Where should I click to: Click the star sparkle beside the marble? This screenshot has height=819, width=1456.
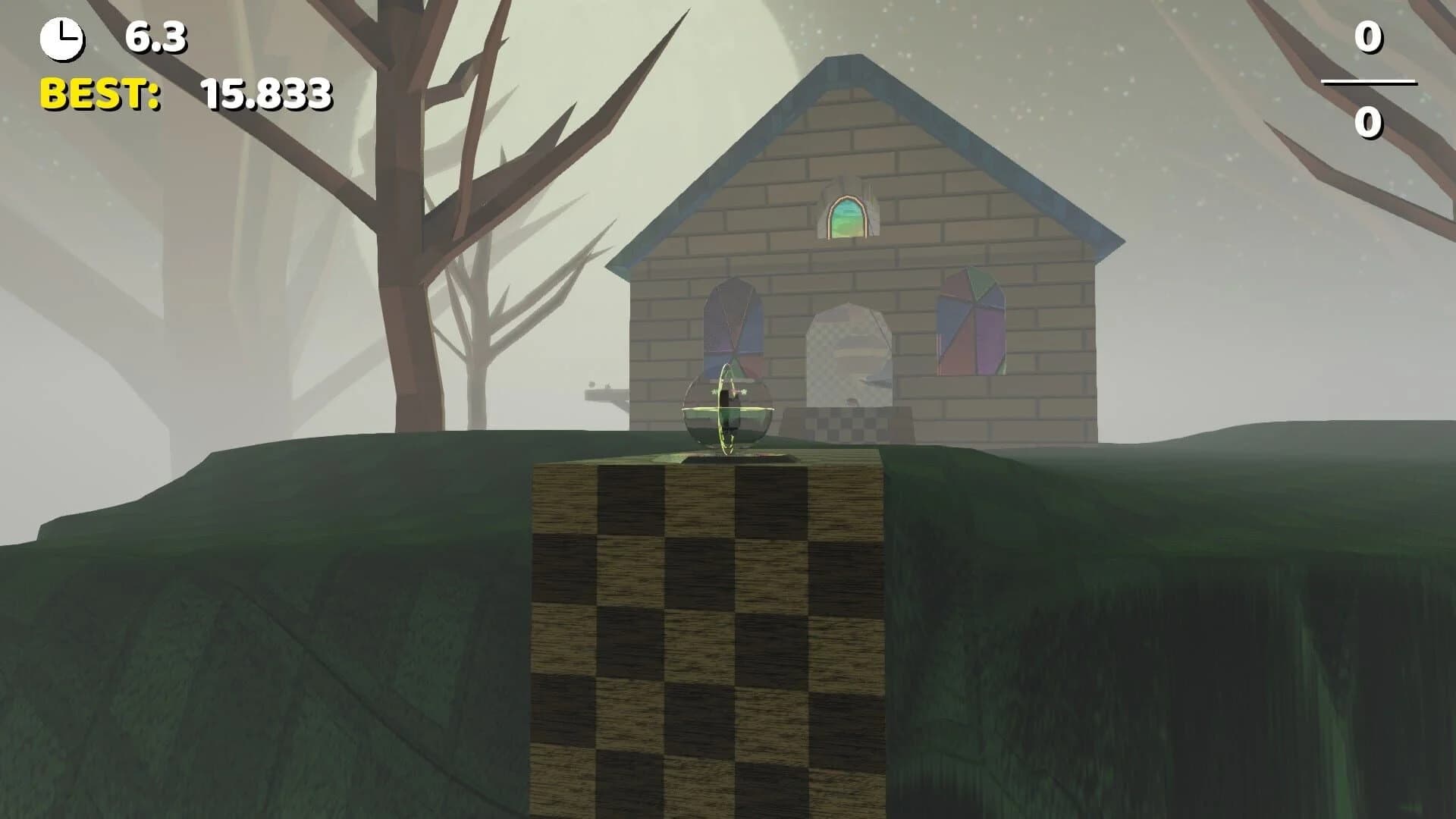(x=745, y=391)
